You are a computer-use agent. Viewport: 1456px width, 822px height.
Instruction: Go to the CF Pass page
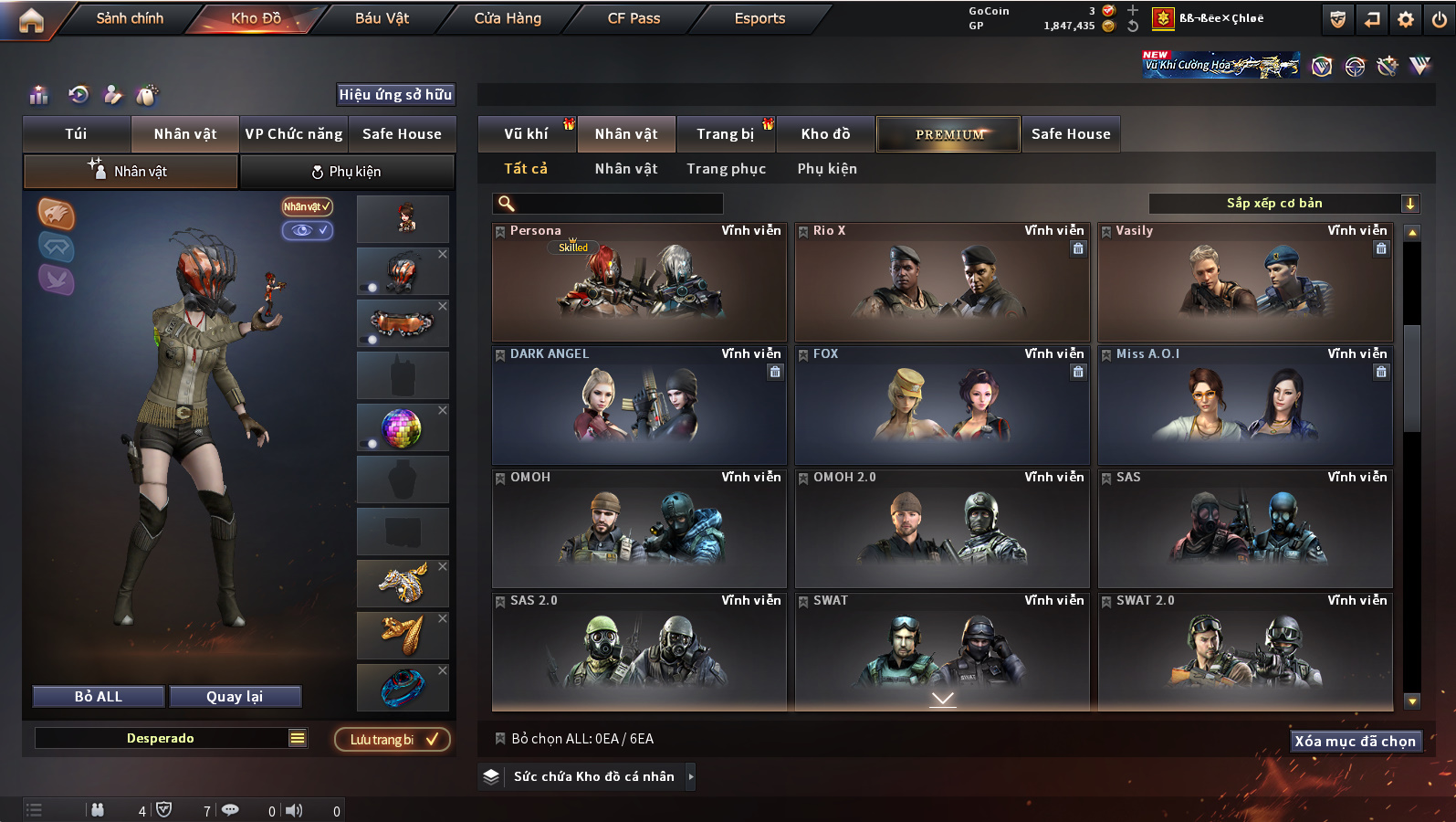click(634, 18)
